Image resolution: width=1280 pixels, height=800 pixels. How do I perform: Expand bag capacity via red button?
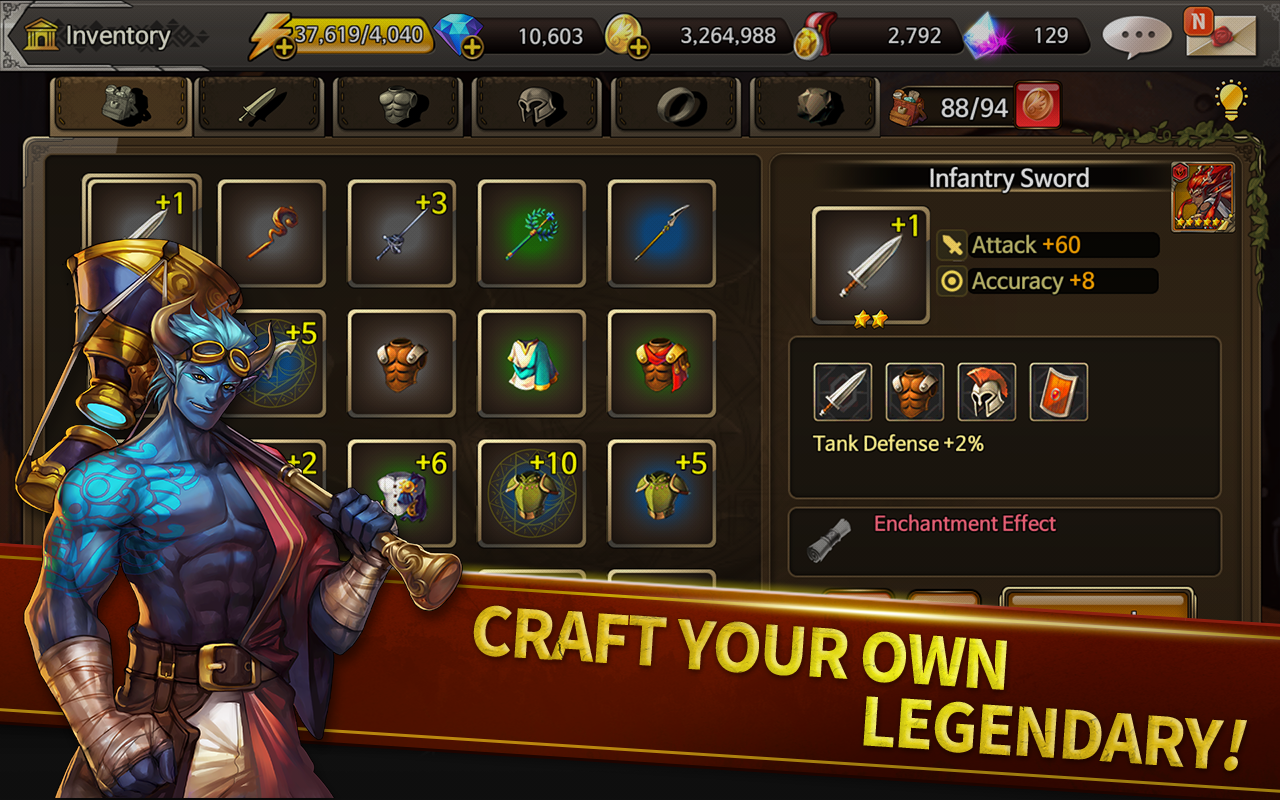[1038, 106]
